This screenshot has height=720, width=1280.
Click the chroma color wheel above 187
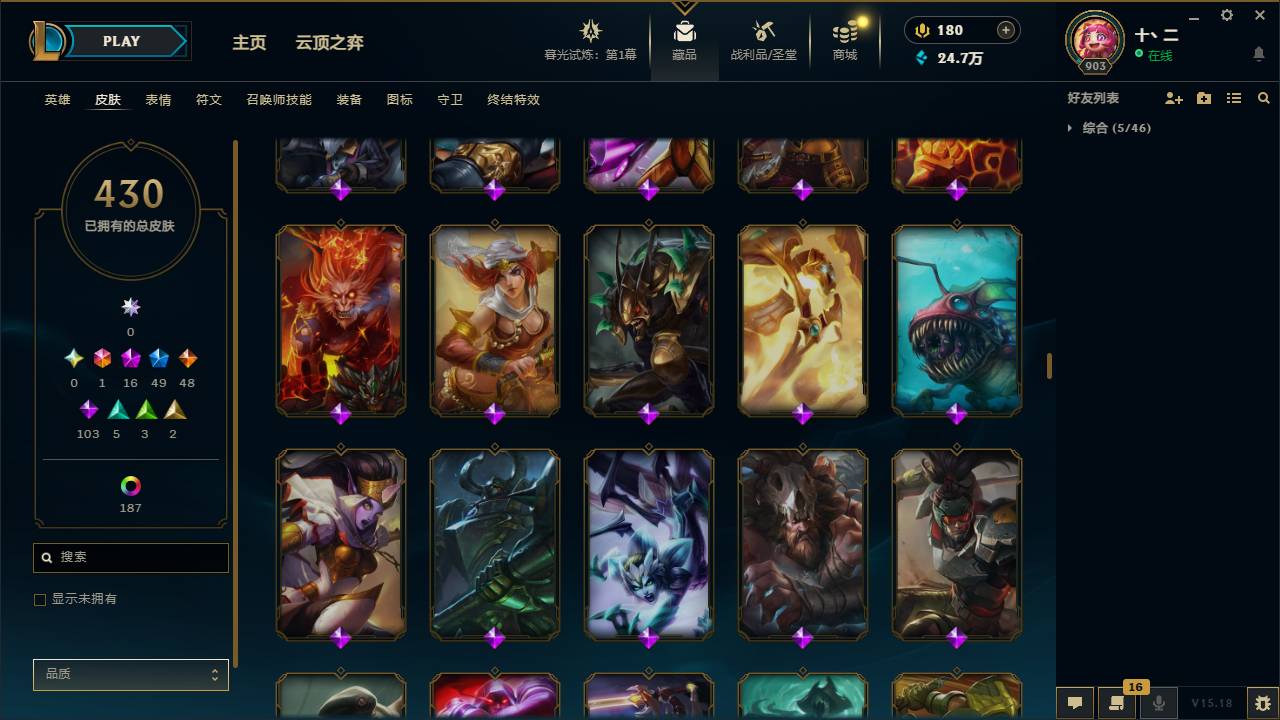[x=130, y=483]
